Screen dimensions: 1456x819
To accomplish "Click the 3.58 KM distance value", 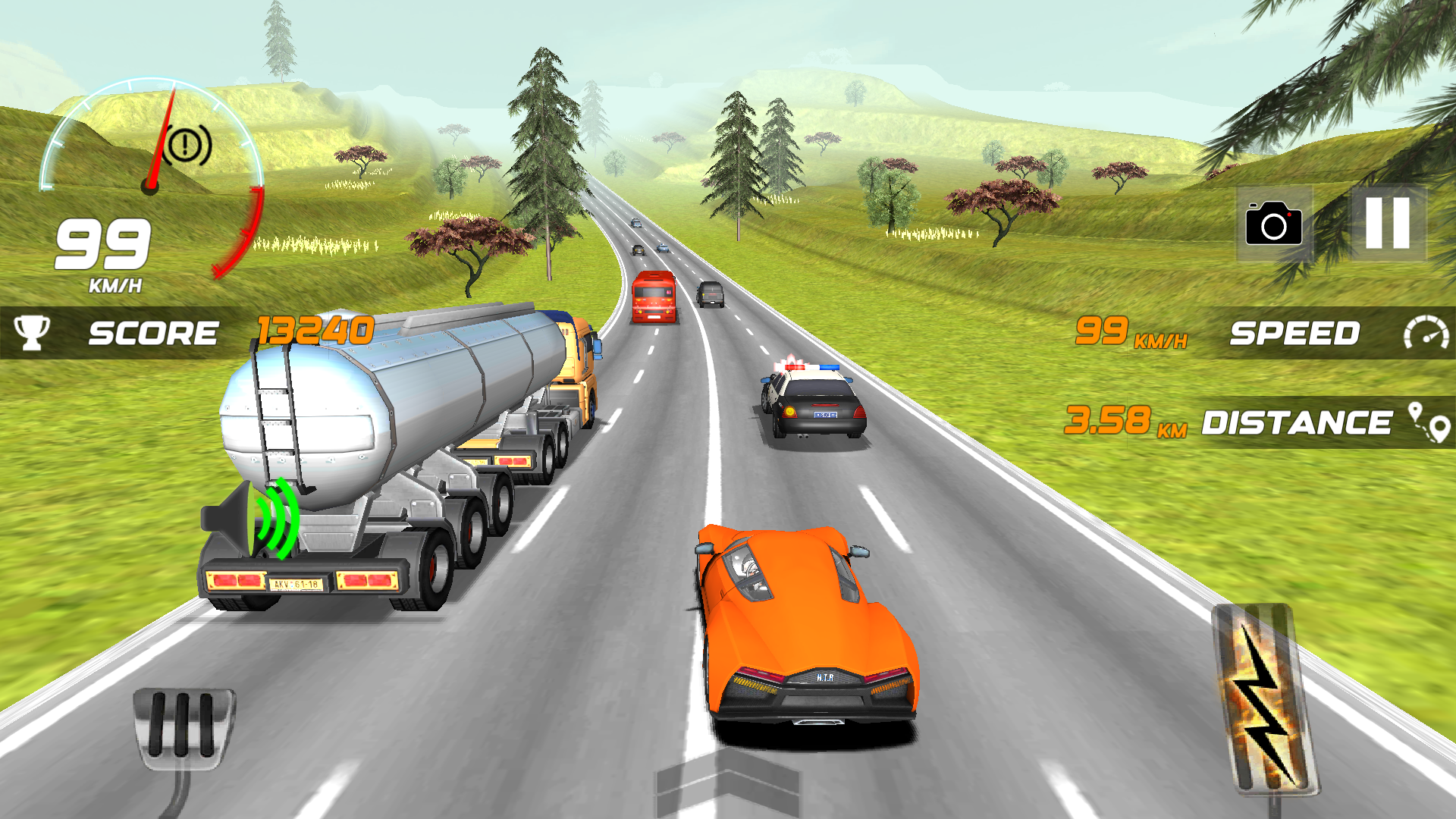I will 1107,419.
